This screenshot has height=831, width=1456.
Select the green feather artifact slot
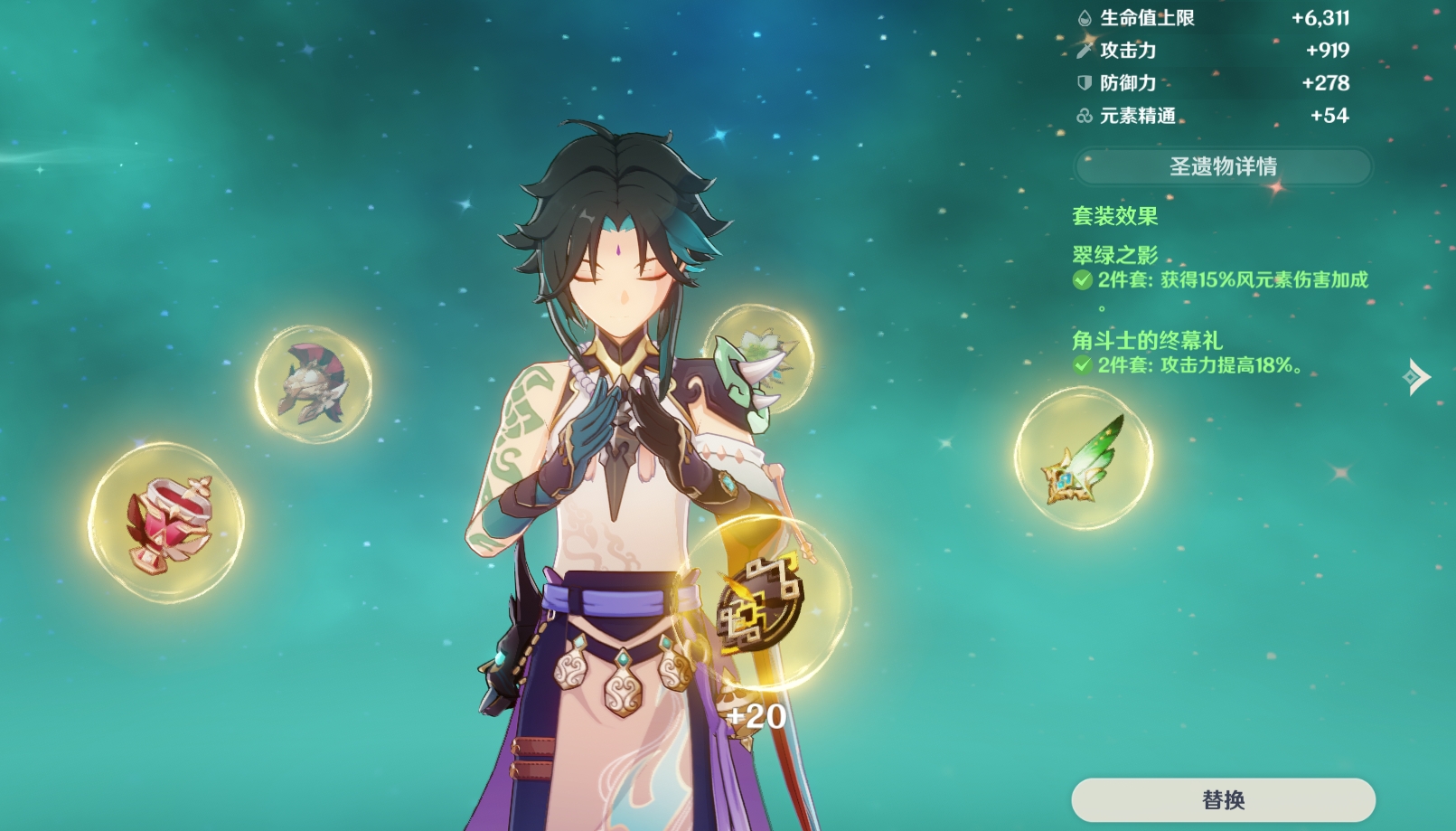1083,457
